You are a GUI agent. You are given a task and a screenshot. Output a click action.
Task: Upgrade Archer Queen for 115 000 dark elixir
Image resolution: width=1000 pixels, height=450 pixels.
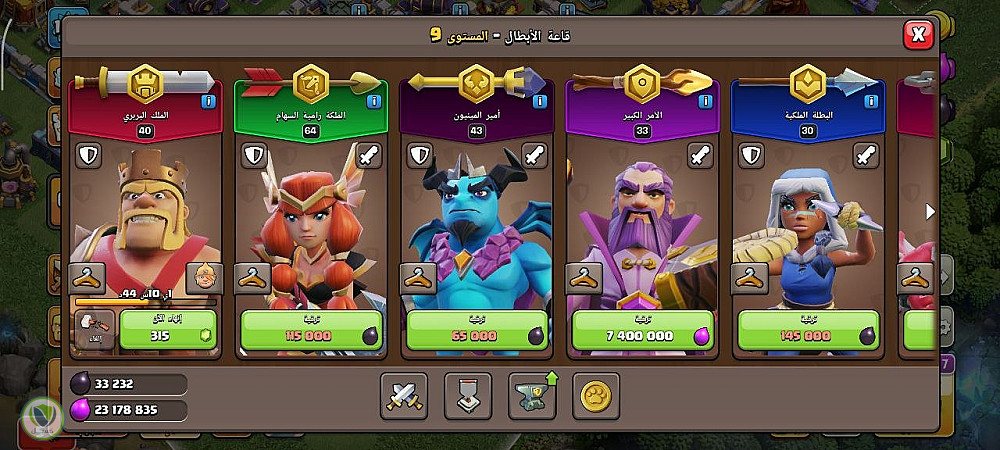[x=311, y=332]
